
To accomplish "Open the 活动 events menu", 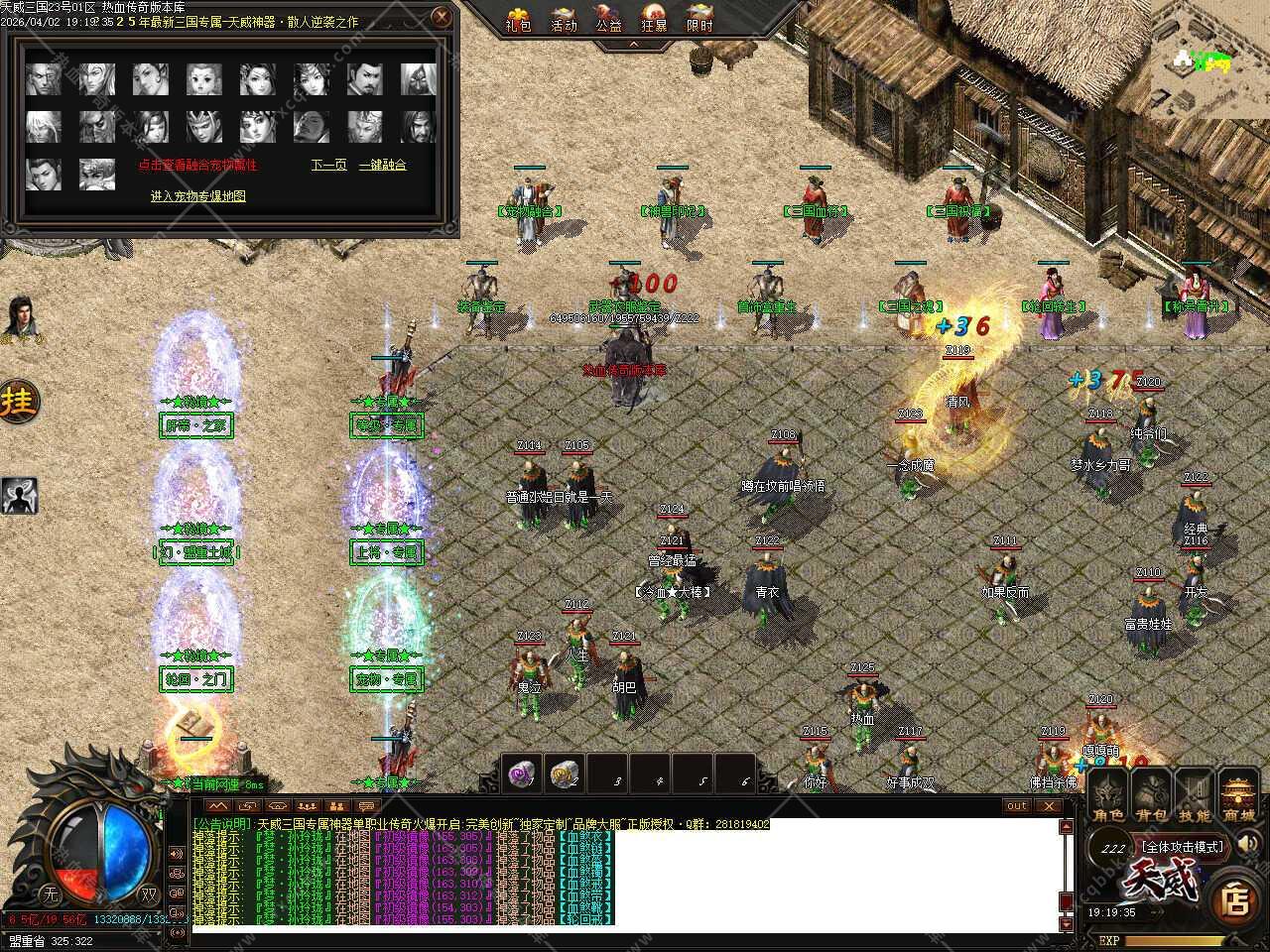I will tap(564, 19).
